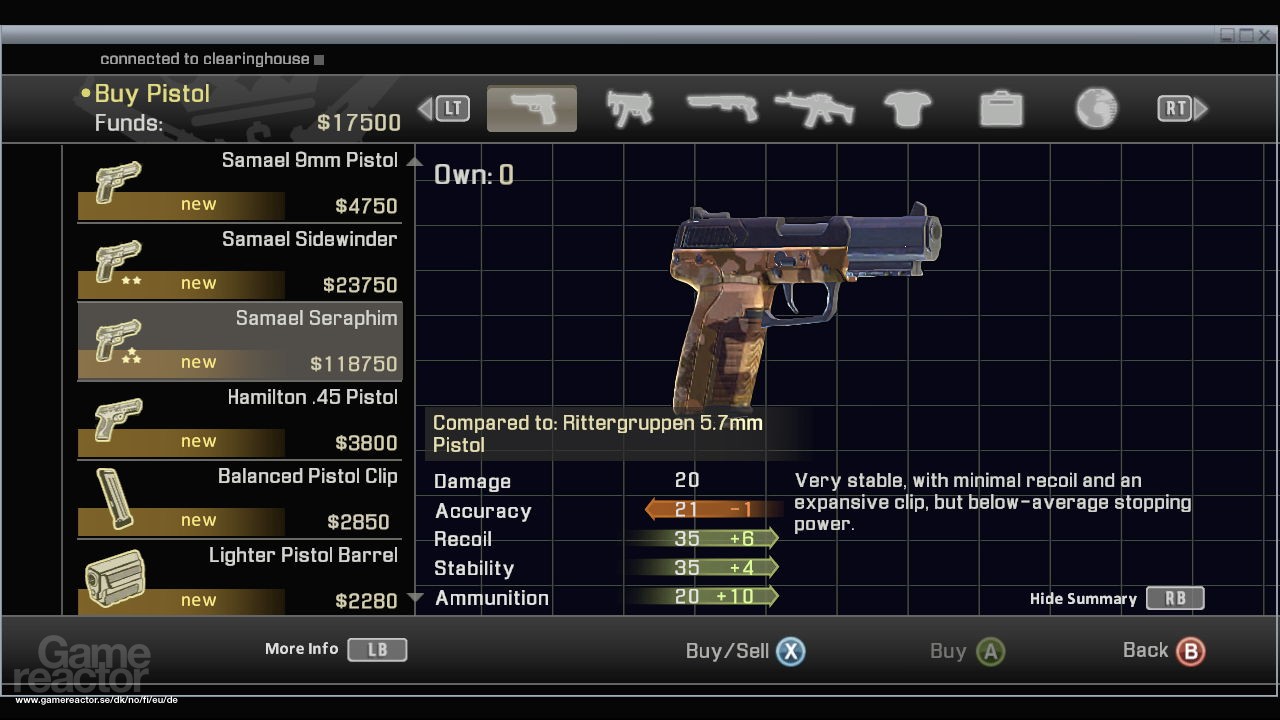Click the left category arrow
The width and height of the screenshot is (1280, 720).
(x=425, y=108)
